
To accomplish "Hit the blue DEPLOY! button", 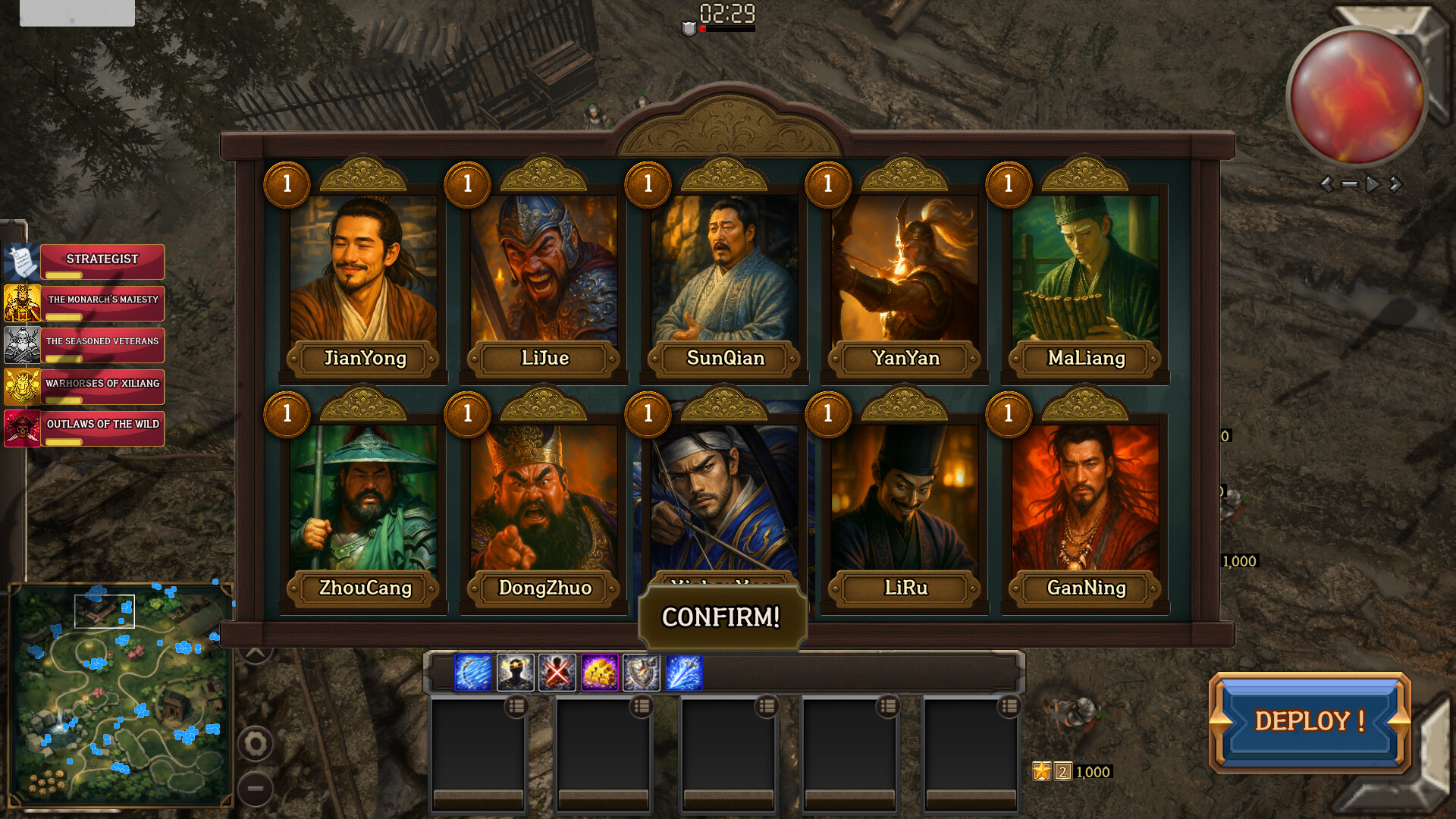I will click(x=1310, y=721).
